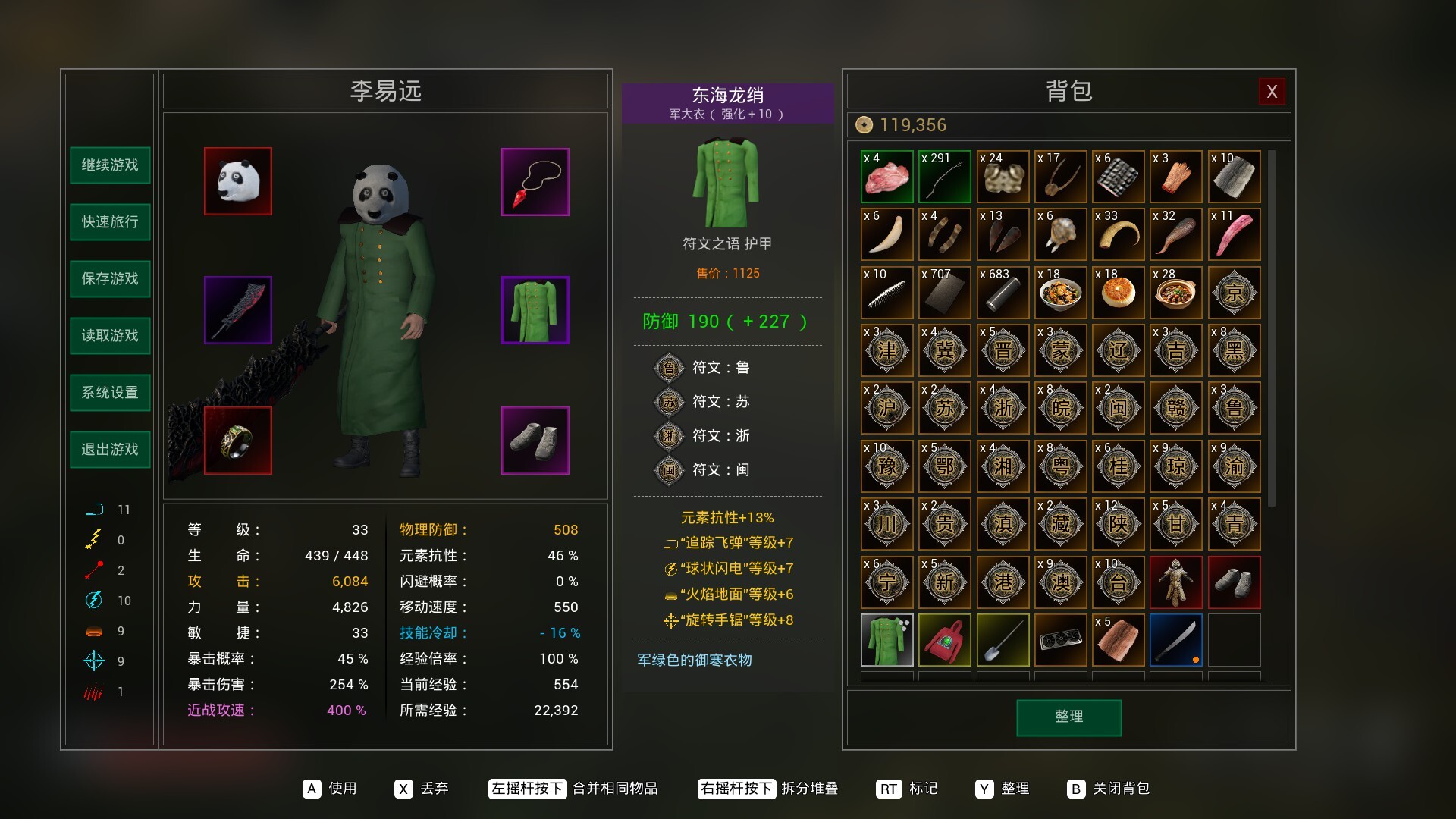Click the ivory tusk item in backpack
Screen dimensions: 1456x819
pos(887,234)
